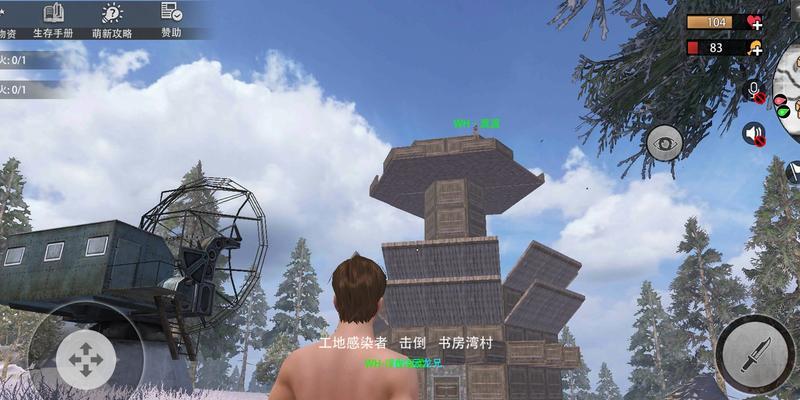
Task: Tap the heart plus icon to heal
Action: click(x=753, y=22)
